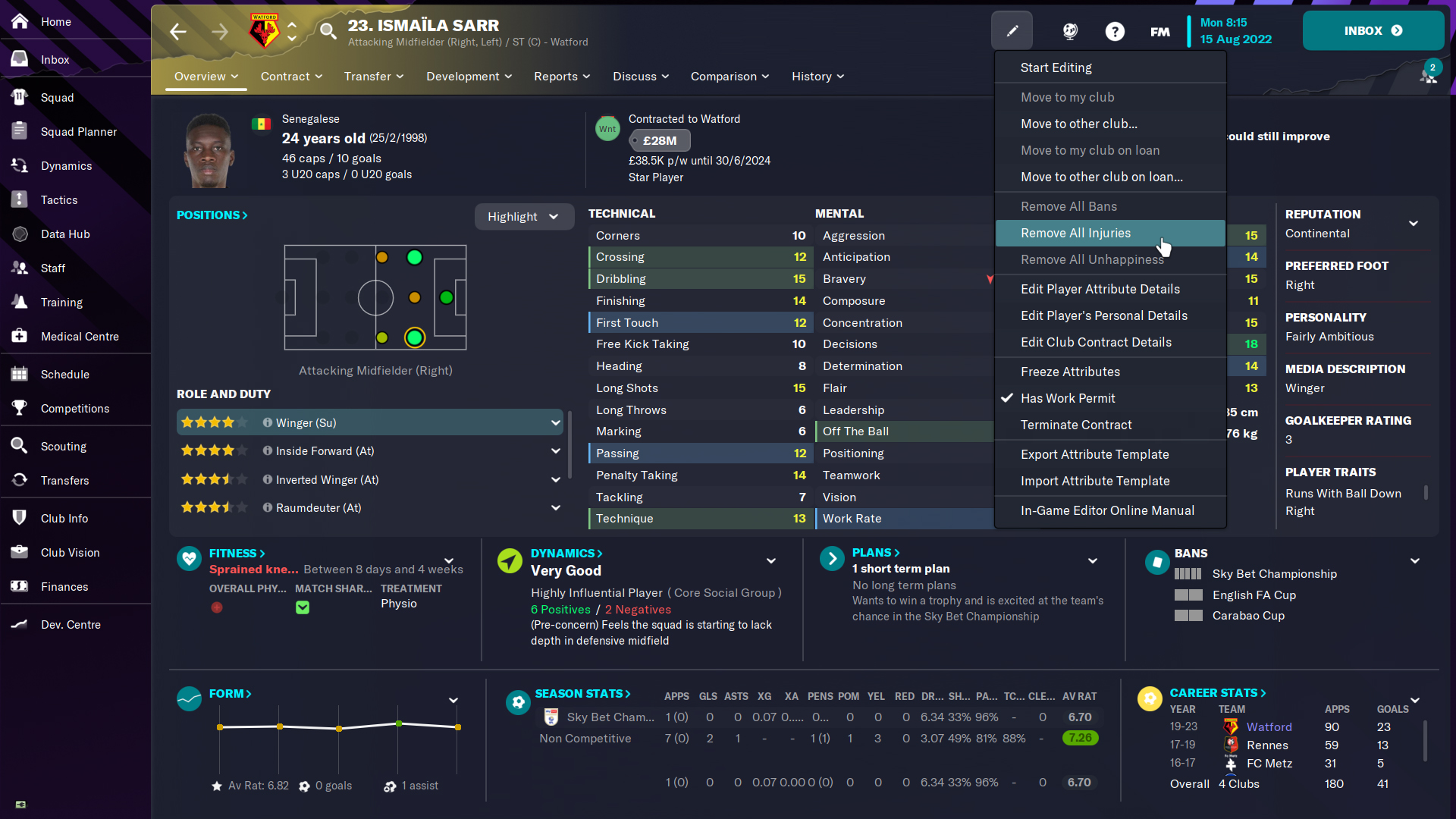Switch to the Contract tab
Image resolution: width=1456 pixels, height=819 pixels.
286,77
